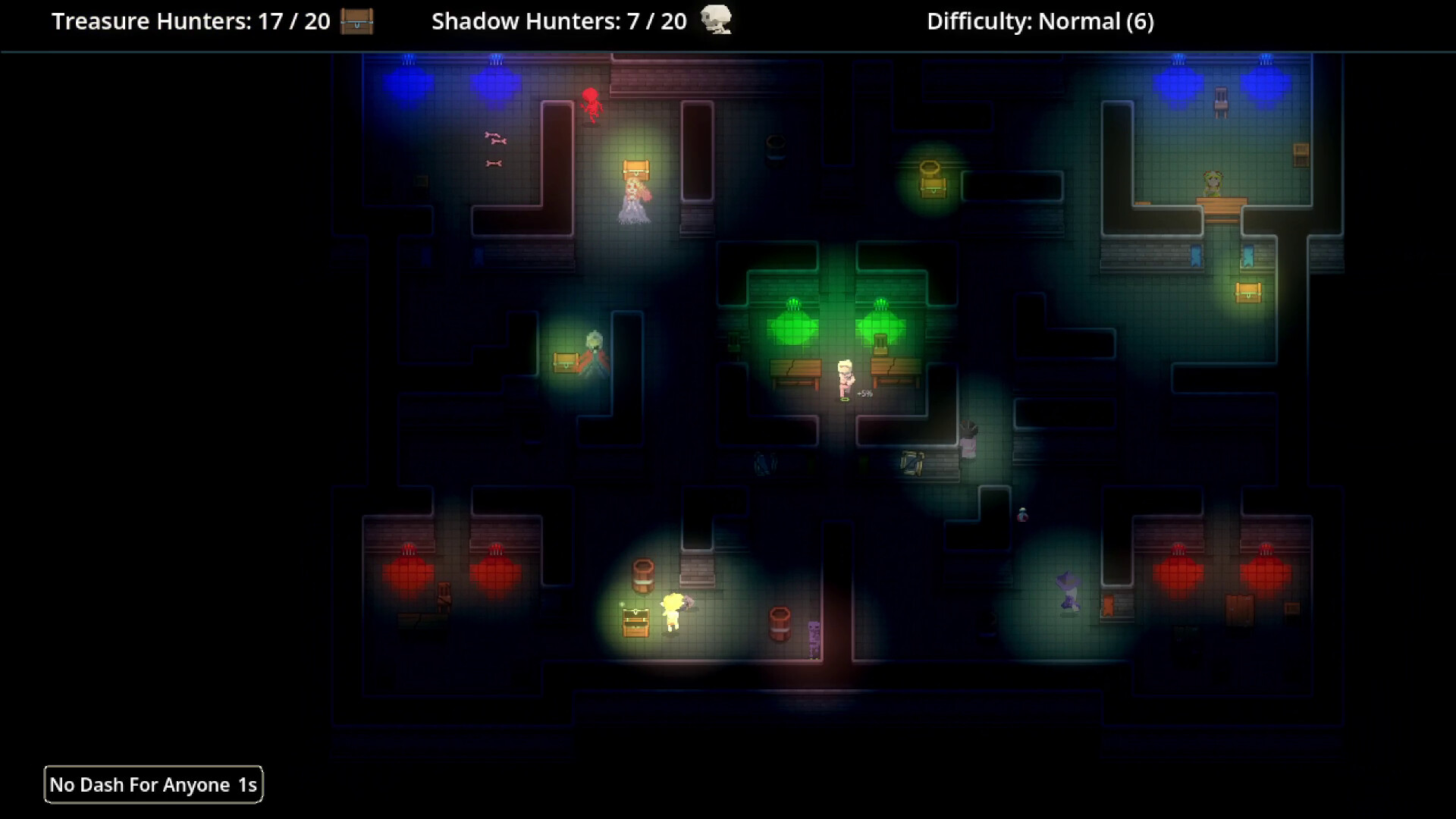1456x819 pixels.
Task: Click the treasure chest icon in the HUD
Action: (x=356, y=21)
